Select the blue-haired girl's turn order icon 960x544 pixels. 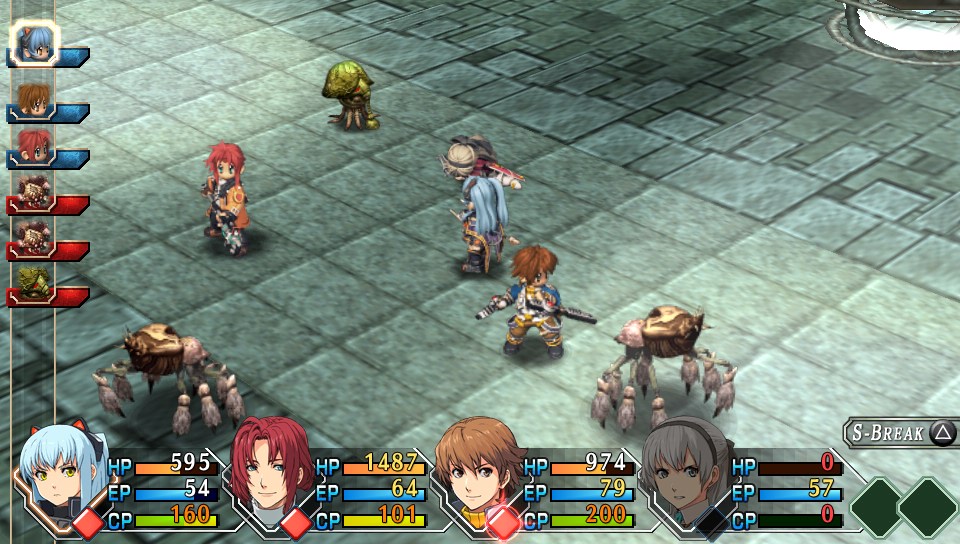tap(35, 42)
